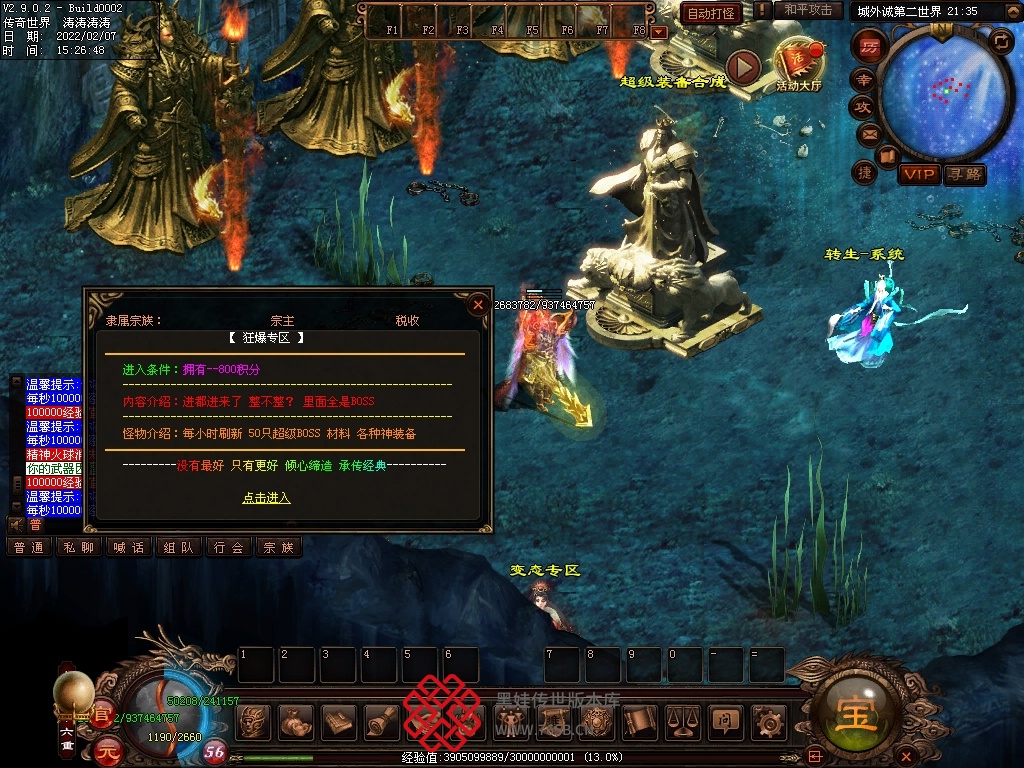Screen dimensions: 1024x768
Task: Toggle 自动打怪 auto-fight button
Action: click(711, 13)
